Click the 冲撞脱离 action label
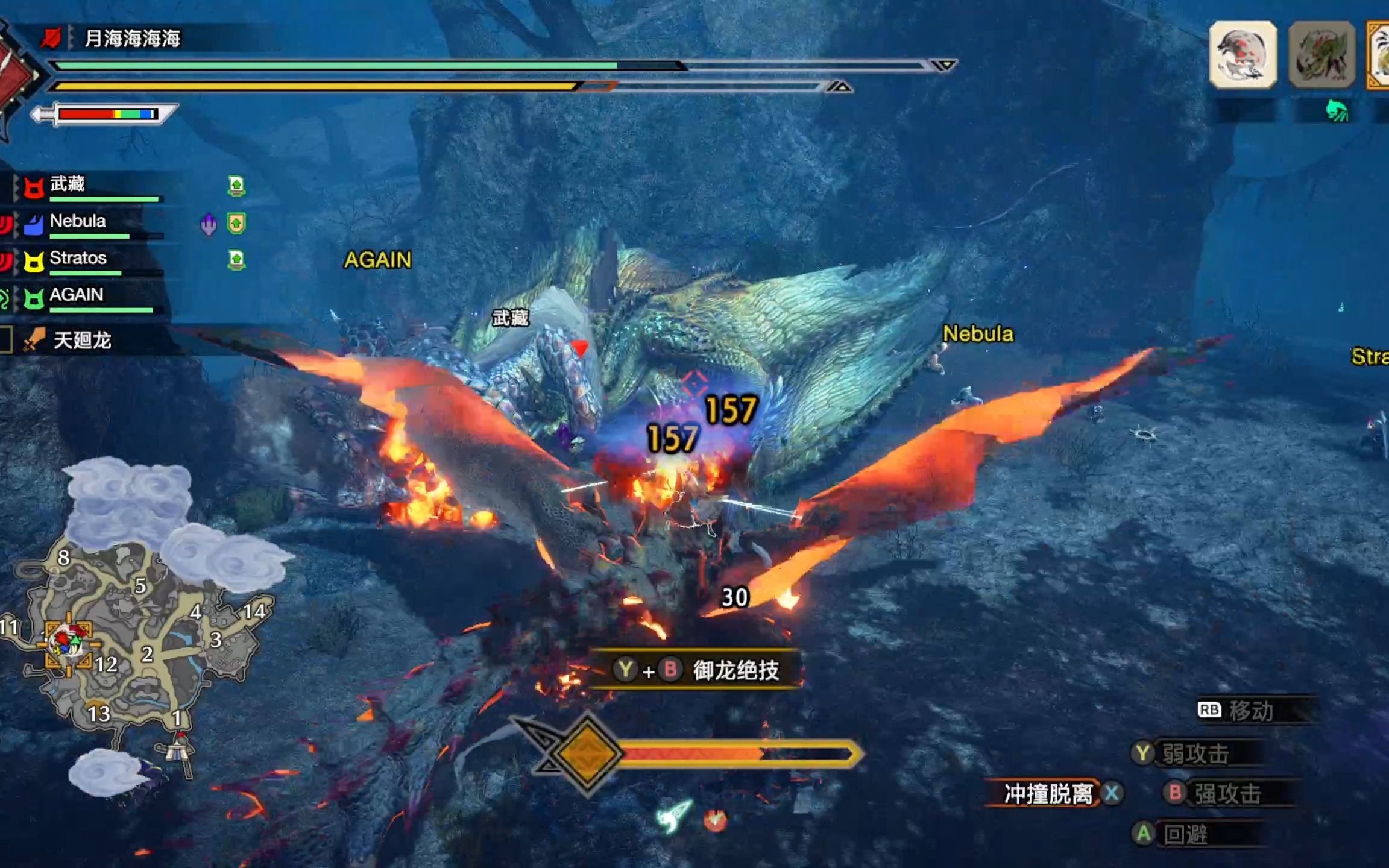Image resolution: width=1389 pixels, height=868 pixels. [1048, 794]
